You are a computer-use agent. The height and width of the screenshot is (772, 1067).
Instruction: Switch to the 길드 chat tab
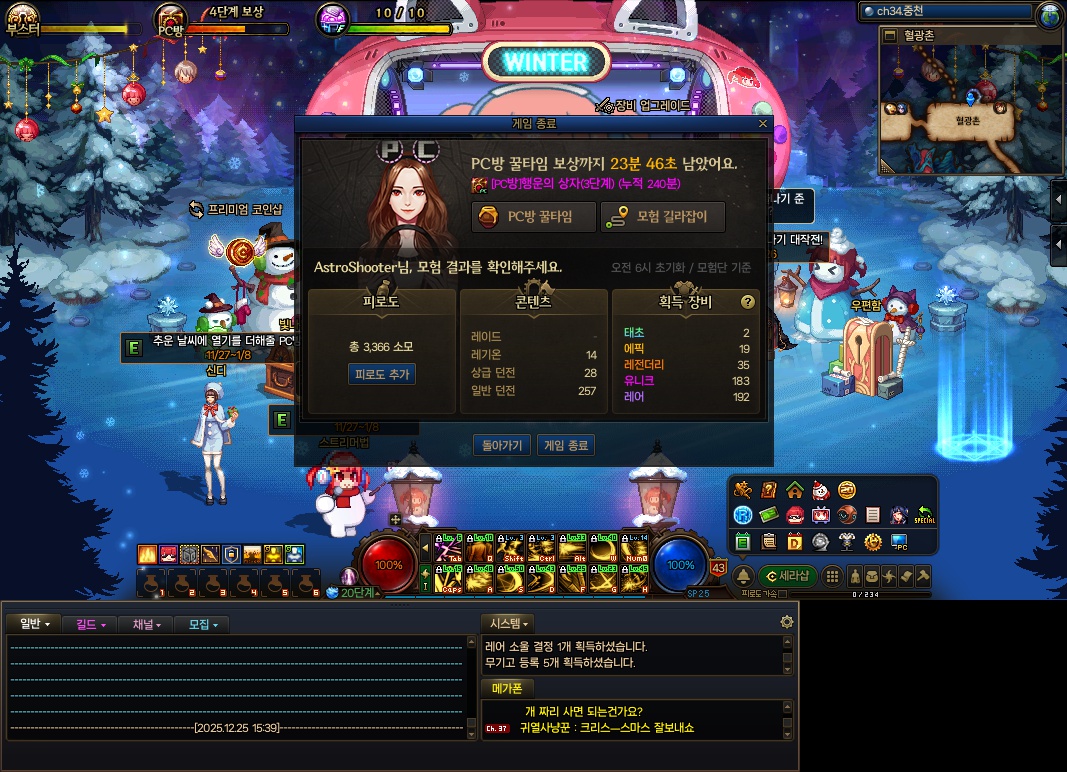[90, 624]
